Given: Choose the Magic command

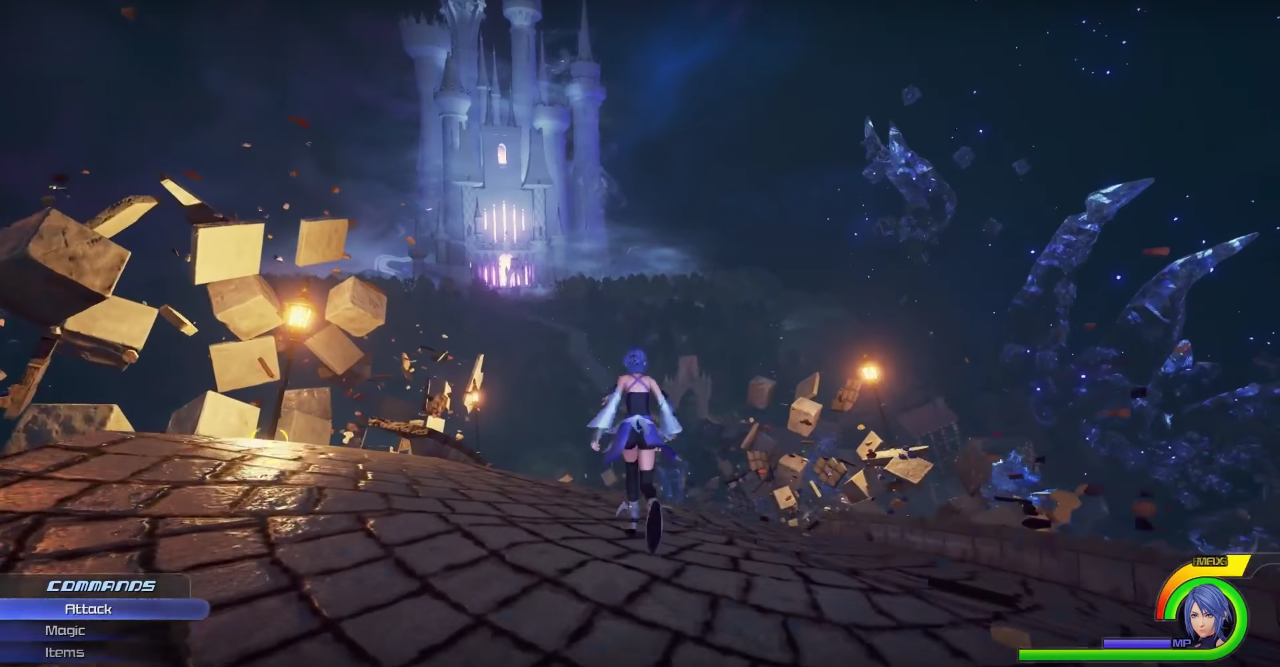Looking at the screenshot, I should click(66, 631).
